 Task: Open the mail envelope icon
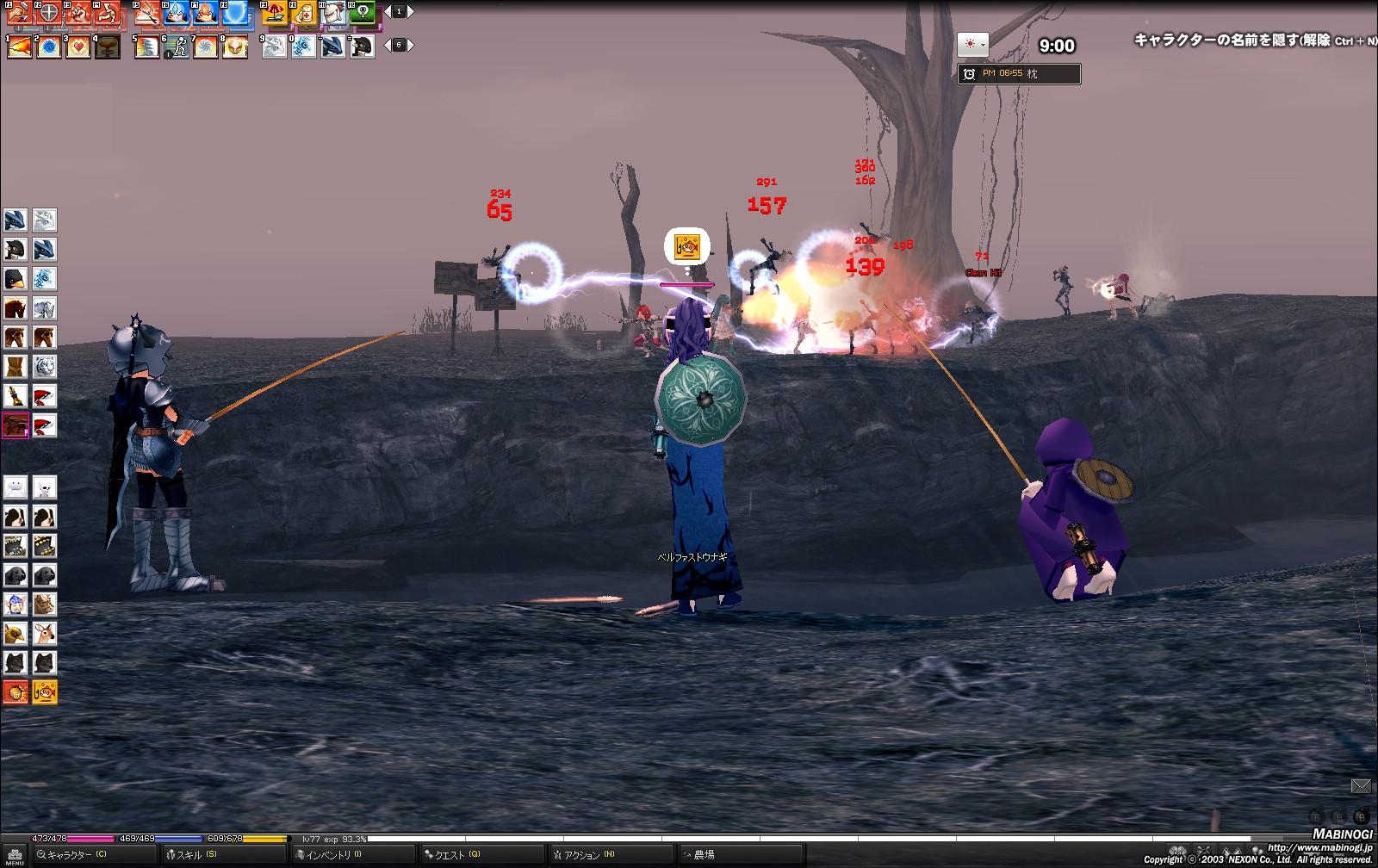pos(1361,785)
